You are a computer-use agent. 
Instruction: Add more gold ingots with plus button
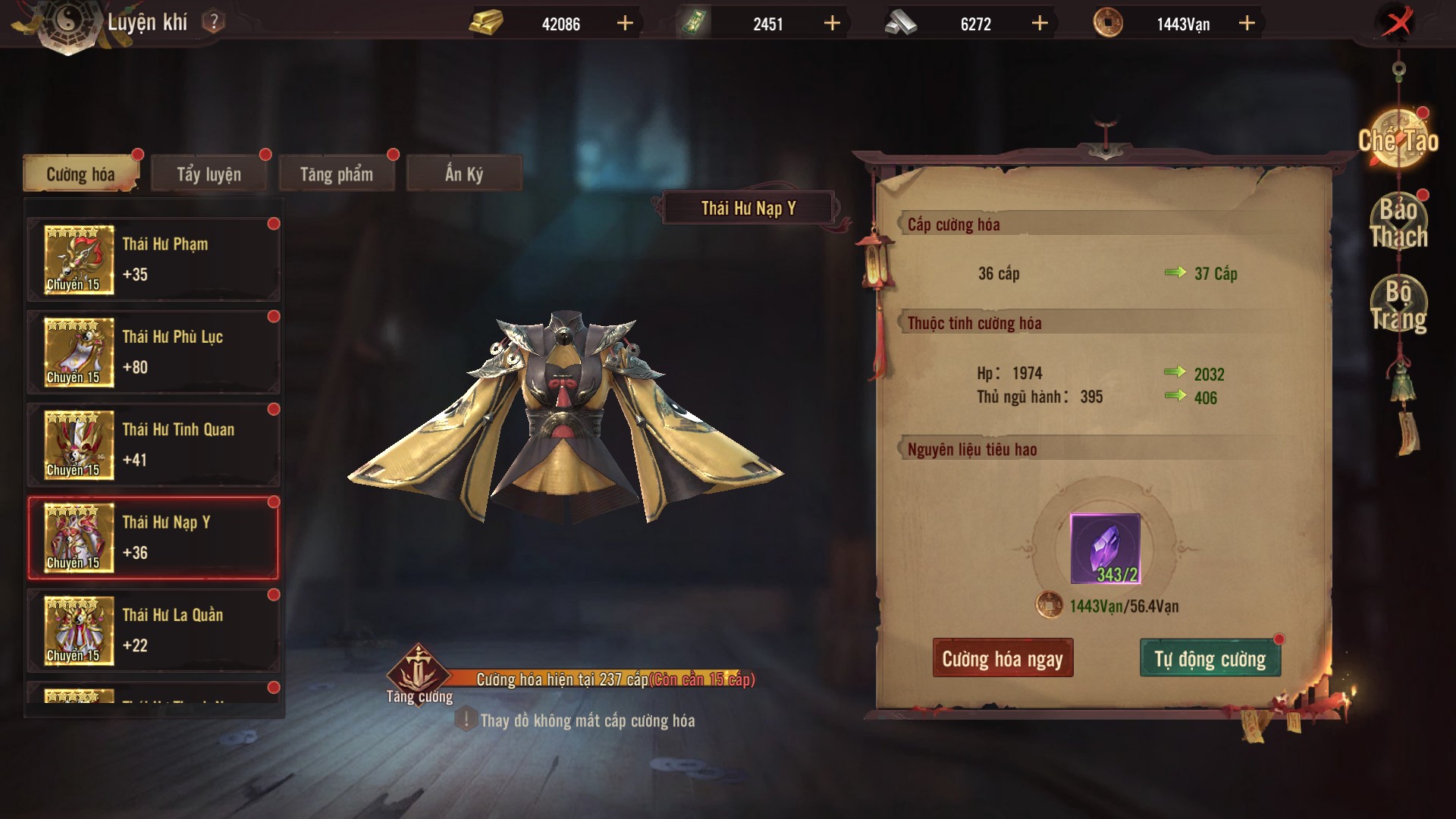click(x=625, y=24)
